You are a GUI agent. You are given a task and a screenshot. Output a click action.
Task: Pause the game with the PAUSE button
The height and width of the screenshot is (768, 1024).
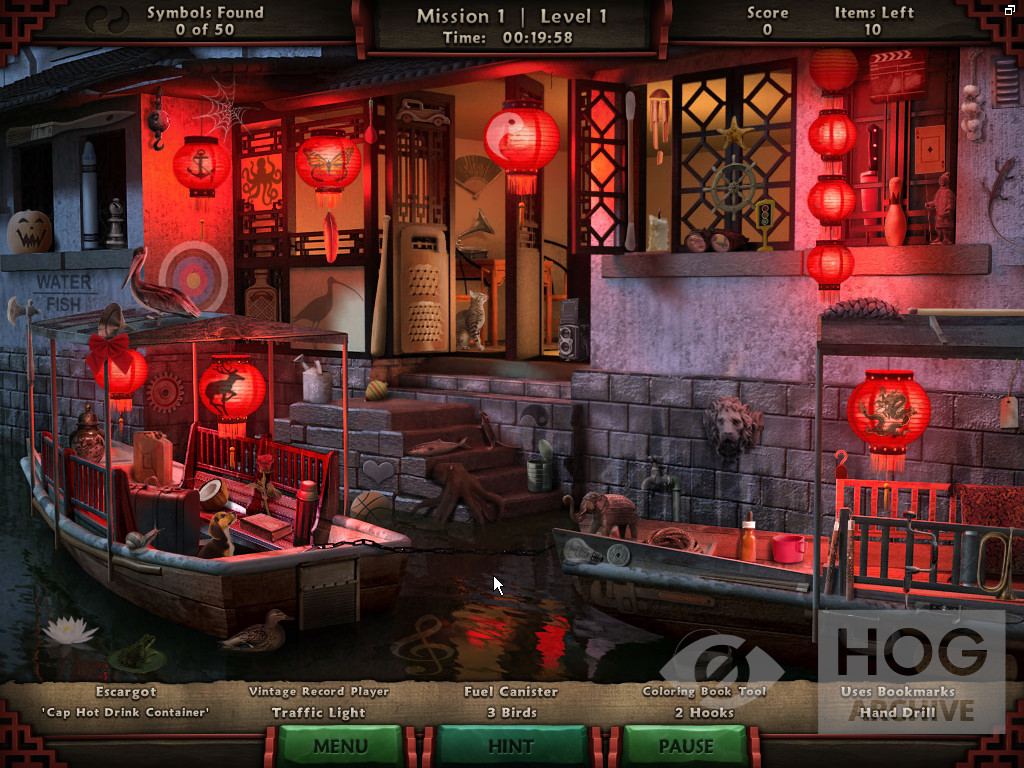click(685, 746)
